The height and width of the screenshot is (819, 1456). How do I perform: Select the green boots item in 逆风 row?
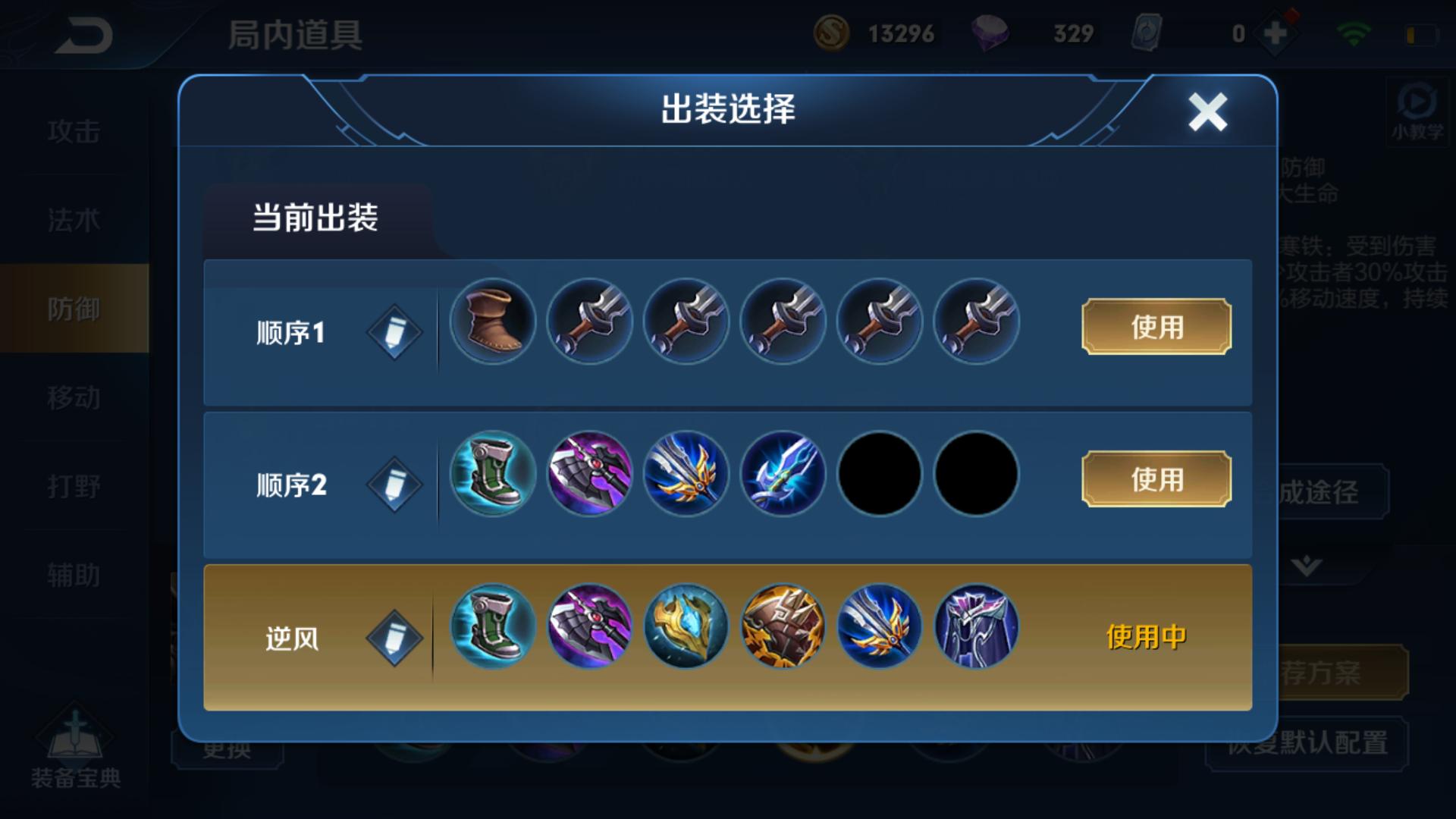coord(493,626)
